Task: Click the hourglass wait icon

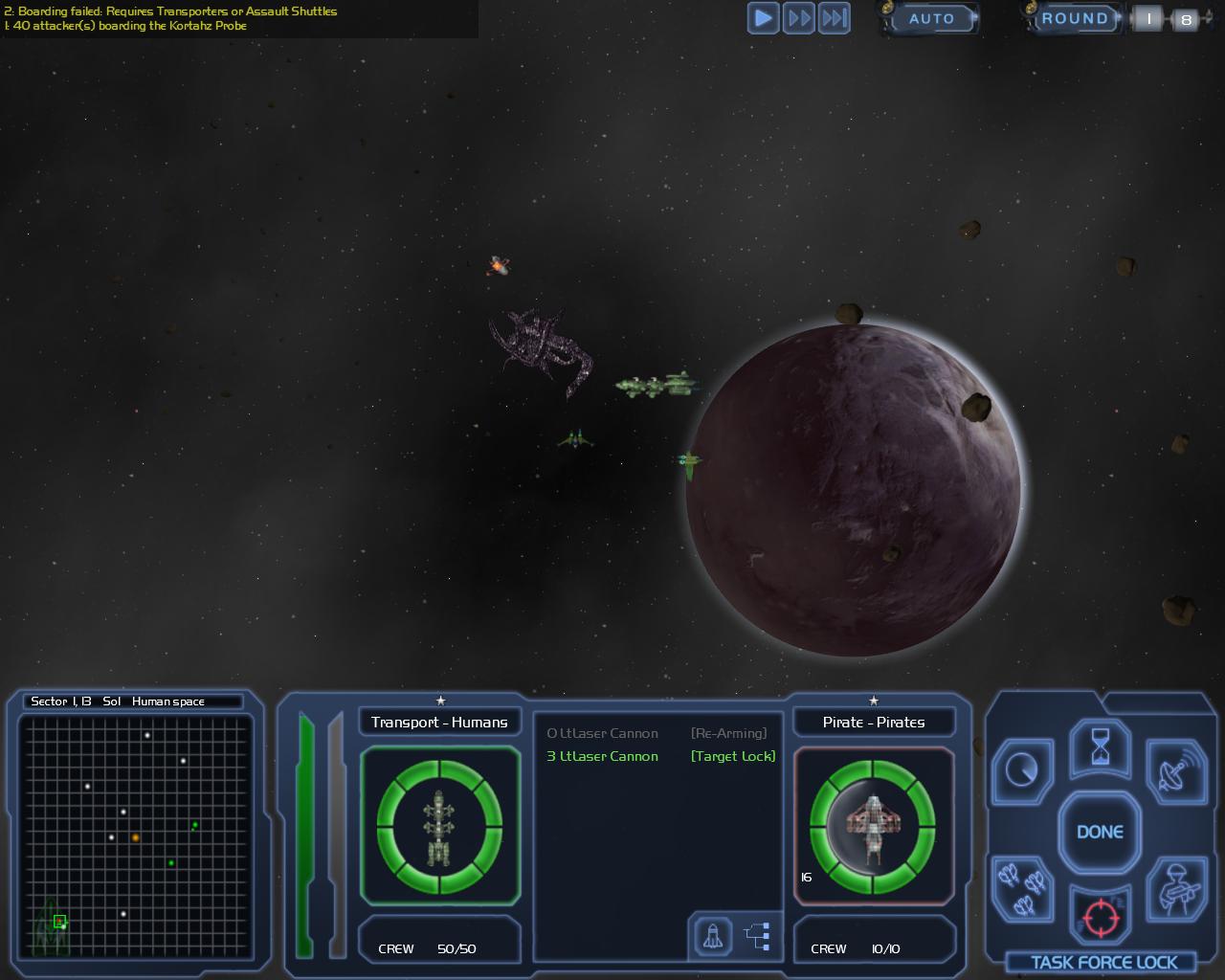Action: (x=1102, y=747)
